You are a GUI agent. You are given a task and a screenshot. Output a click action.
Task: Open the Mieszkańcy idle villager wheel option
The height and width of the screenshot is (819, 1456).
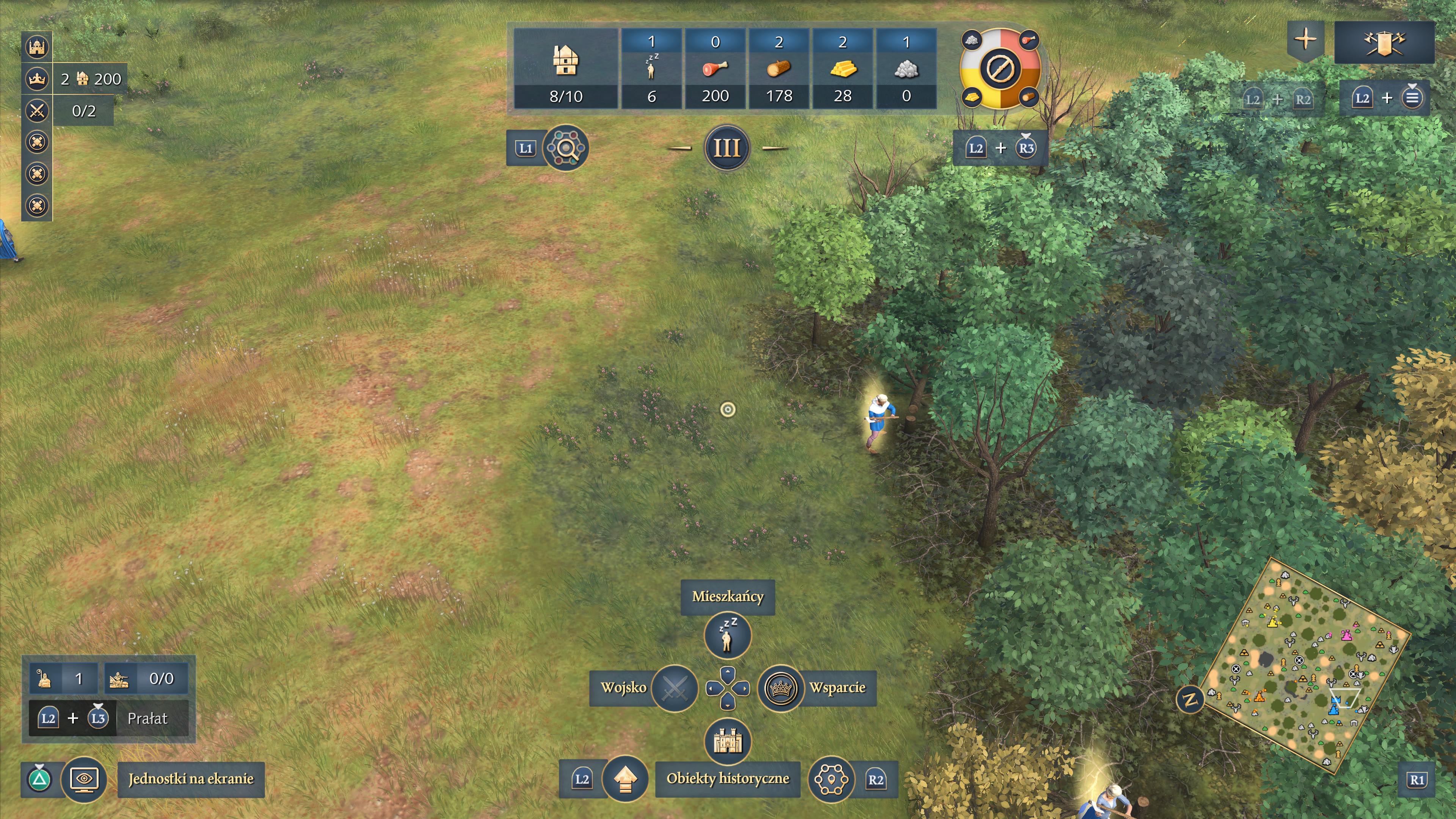[x=728, y=635]
